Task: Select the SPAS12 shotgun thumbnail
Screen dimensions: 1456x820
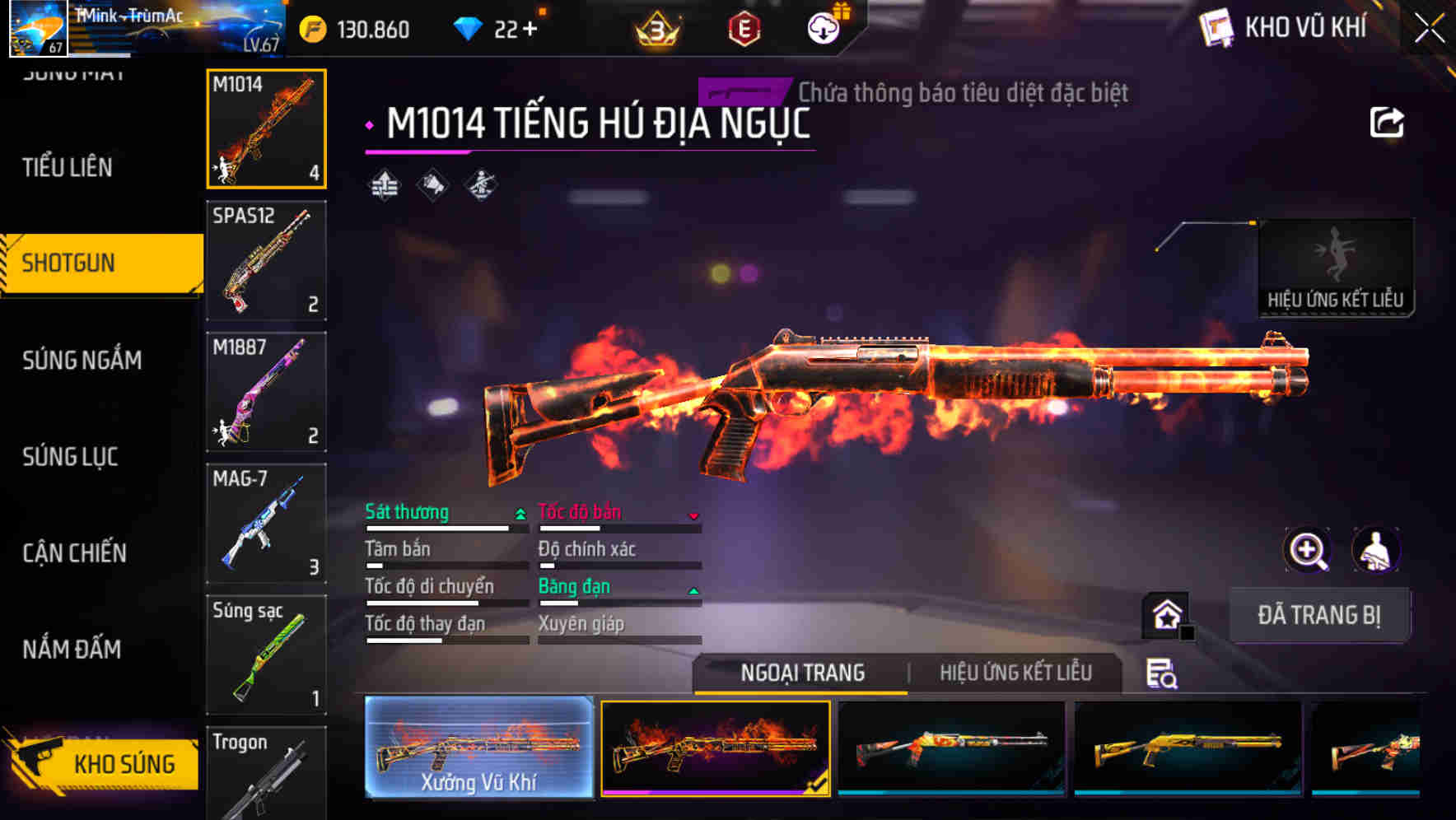Action: click(265, 260)
